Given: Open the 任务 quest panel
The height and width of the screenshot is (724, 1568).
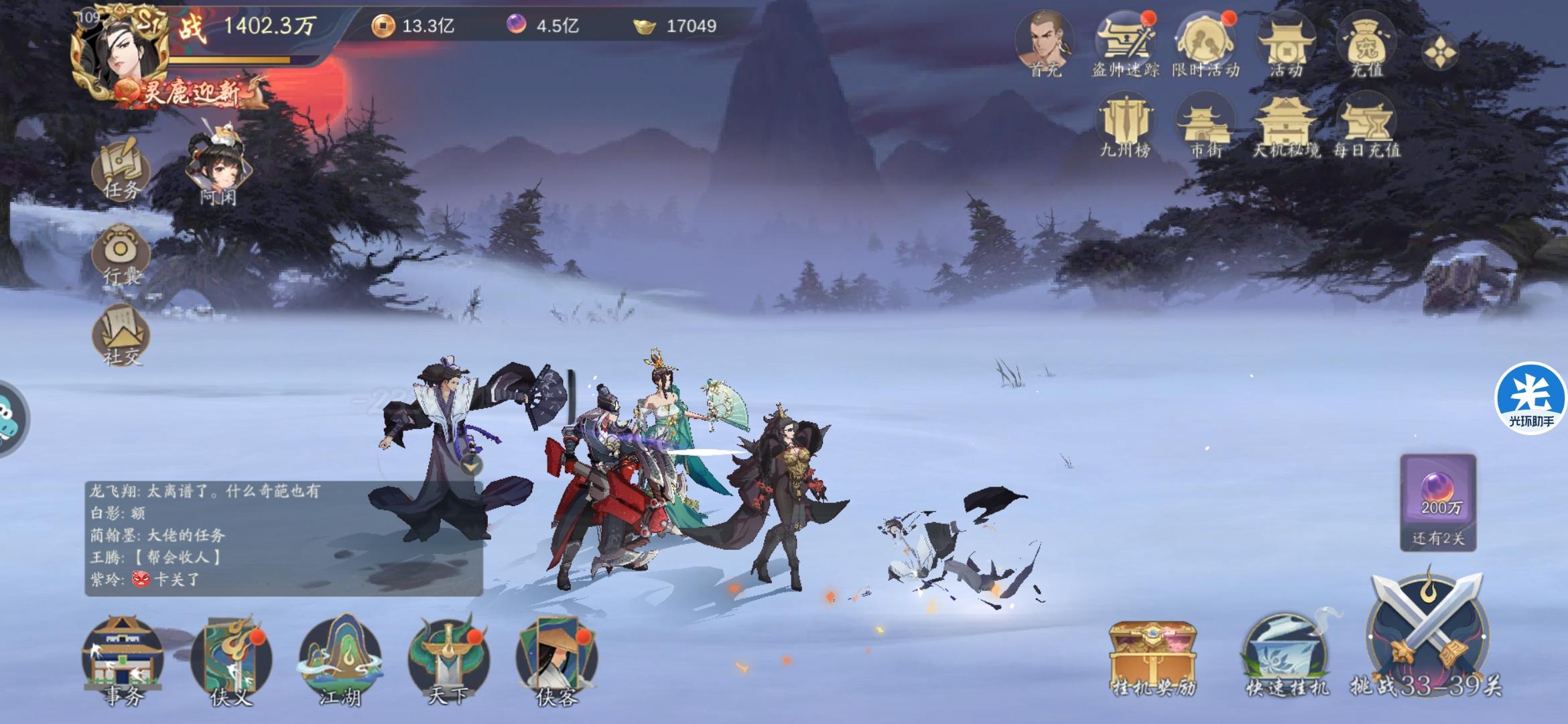Looking at the screenshot, I should 123,173.
